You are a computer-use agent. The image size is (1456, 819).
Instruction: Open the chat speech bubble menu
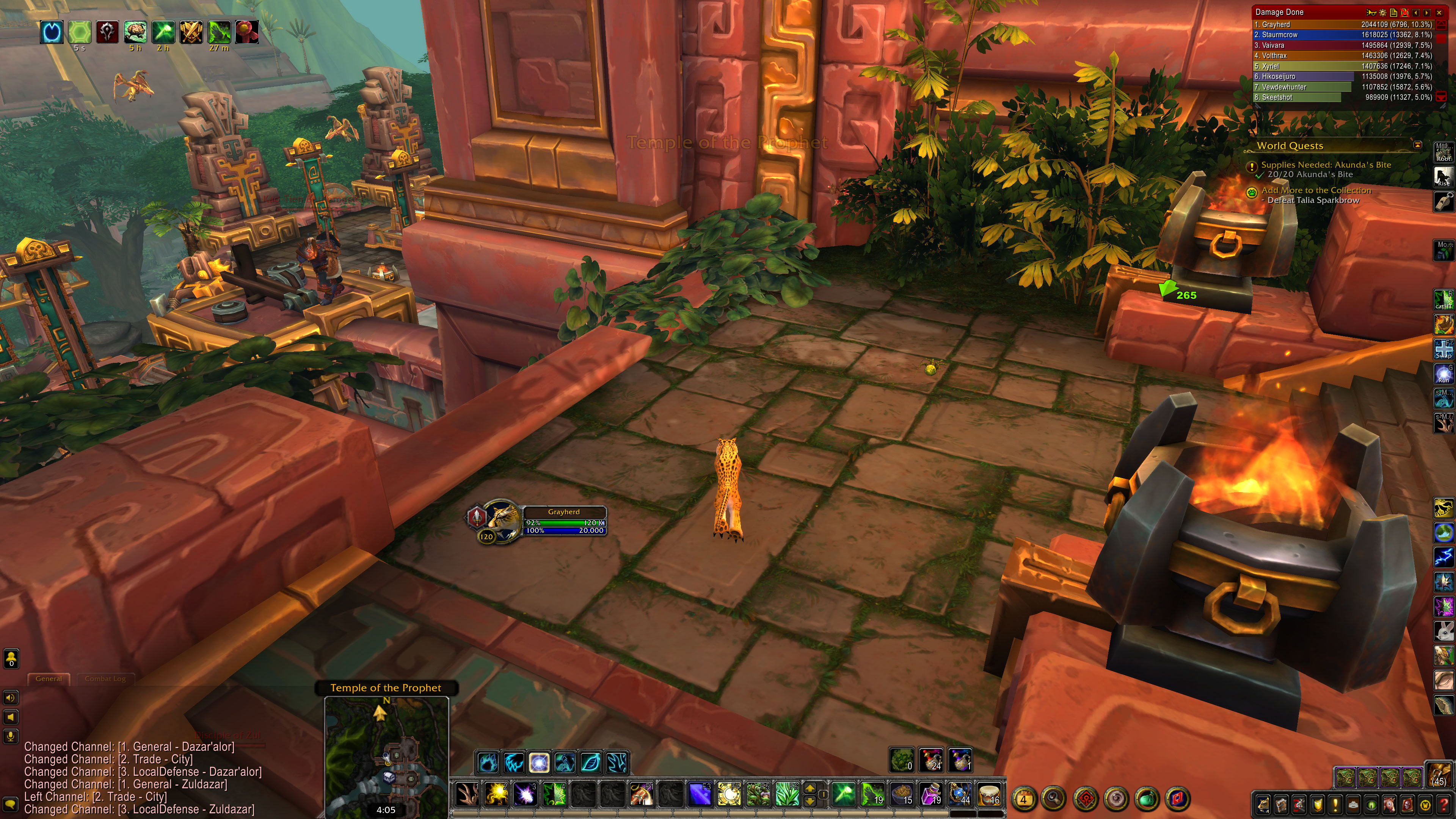[10, 804]
